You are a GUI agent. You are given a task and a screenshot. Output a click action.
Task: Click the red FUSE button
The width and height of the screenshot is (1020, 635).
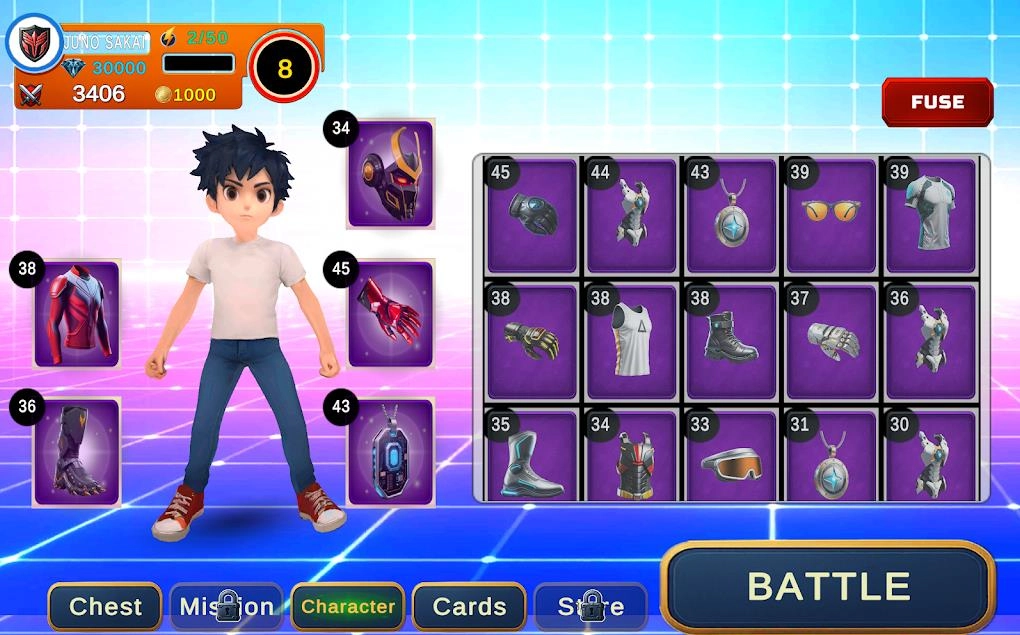click(937, 102)
